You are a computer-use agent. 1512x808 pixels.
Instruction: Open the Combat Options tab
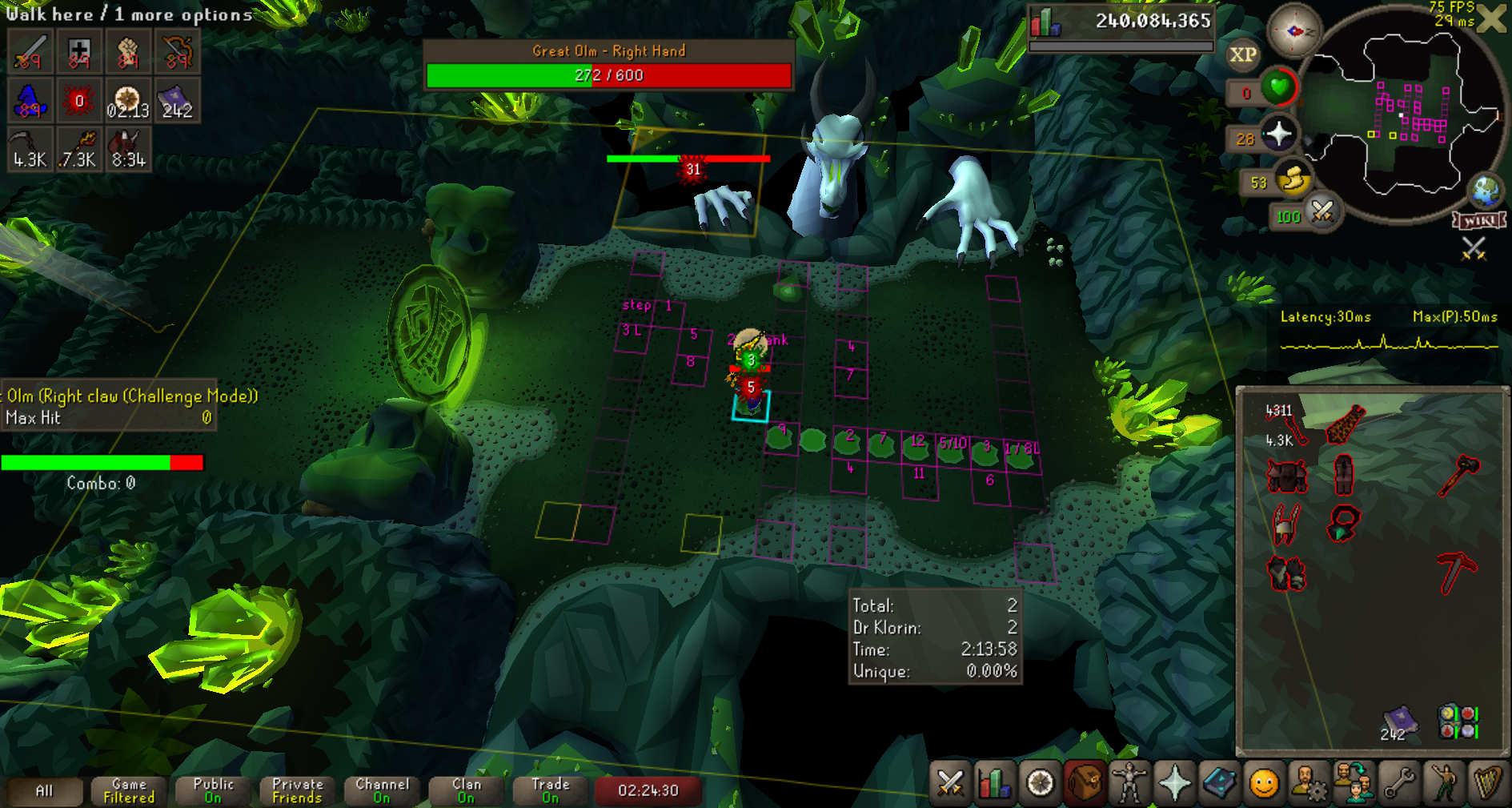[950, 783]
